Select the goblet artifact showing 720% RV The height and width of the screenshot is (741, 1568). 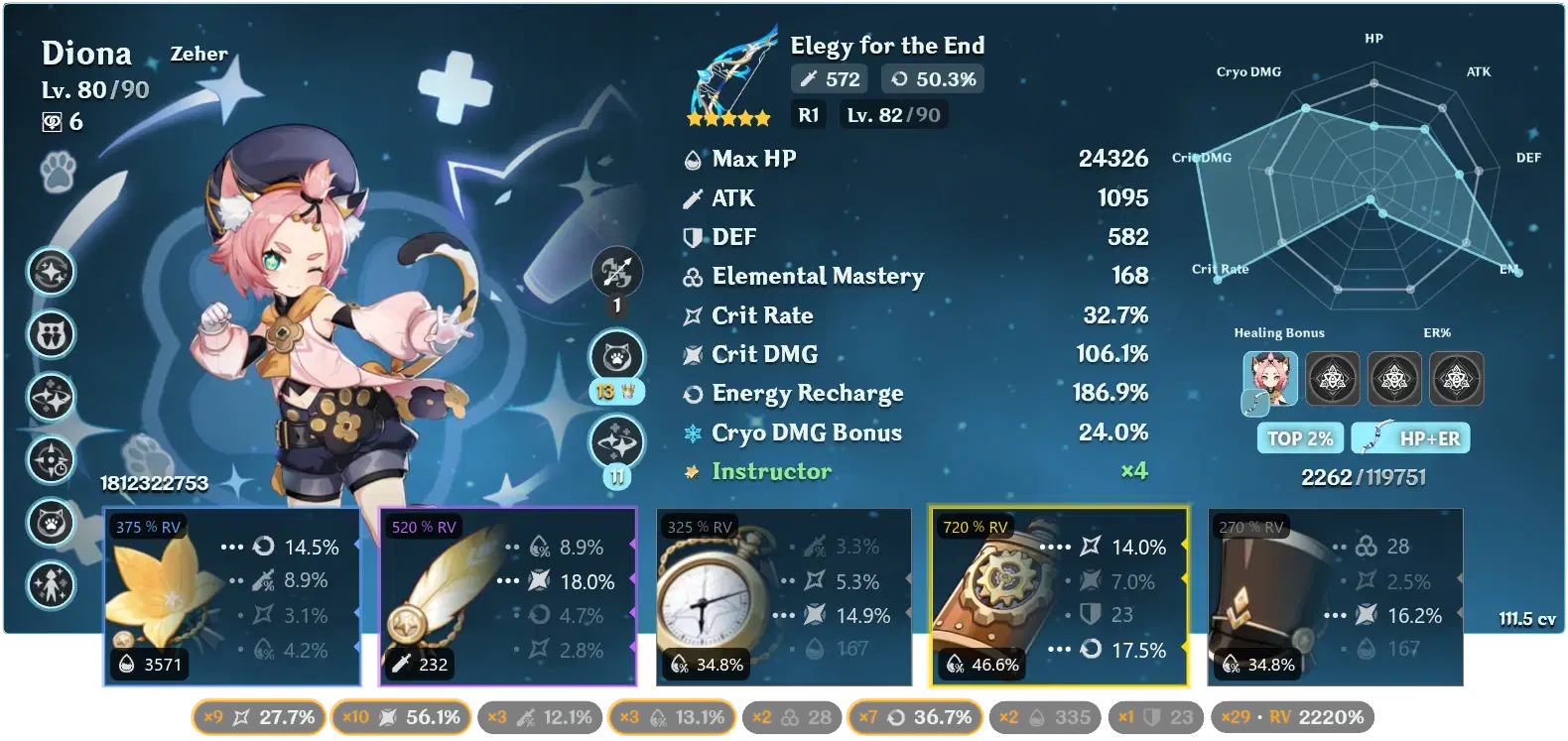pos(1056,595)
